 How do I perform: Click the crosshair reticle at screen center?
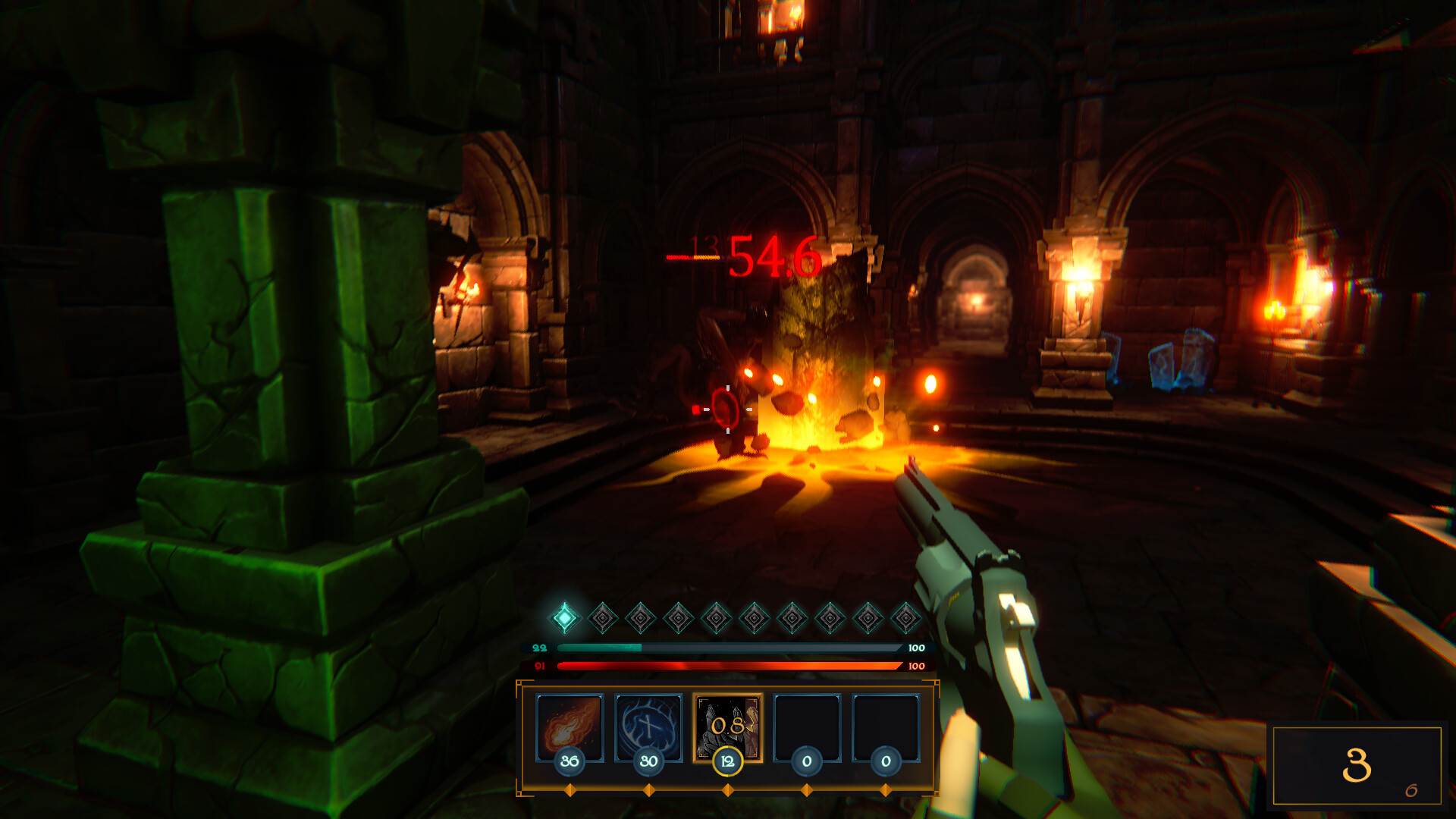(x=727, y=409)
